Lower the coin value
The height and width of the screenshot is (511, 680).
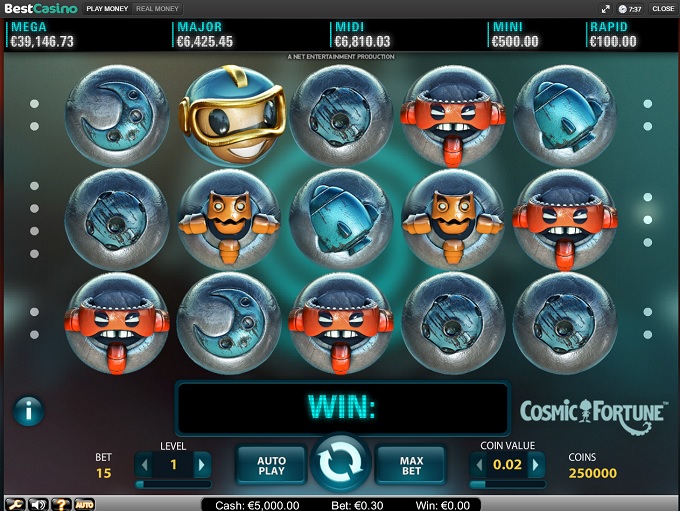(479, 464)
